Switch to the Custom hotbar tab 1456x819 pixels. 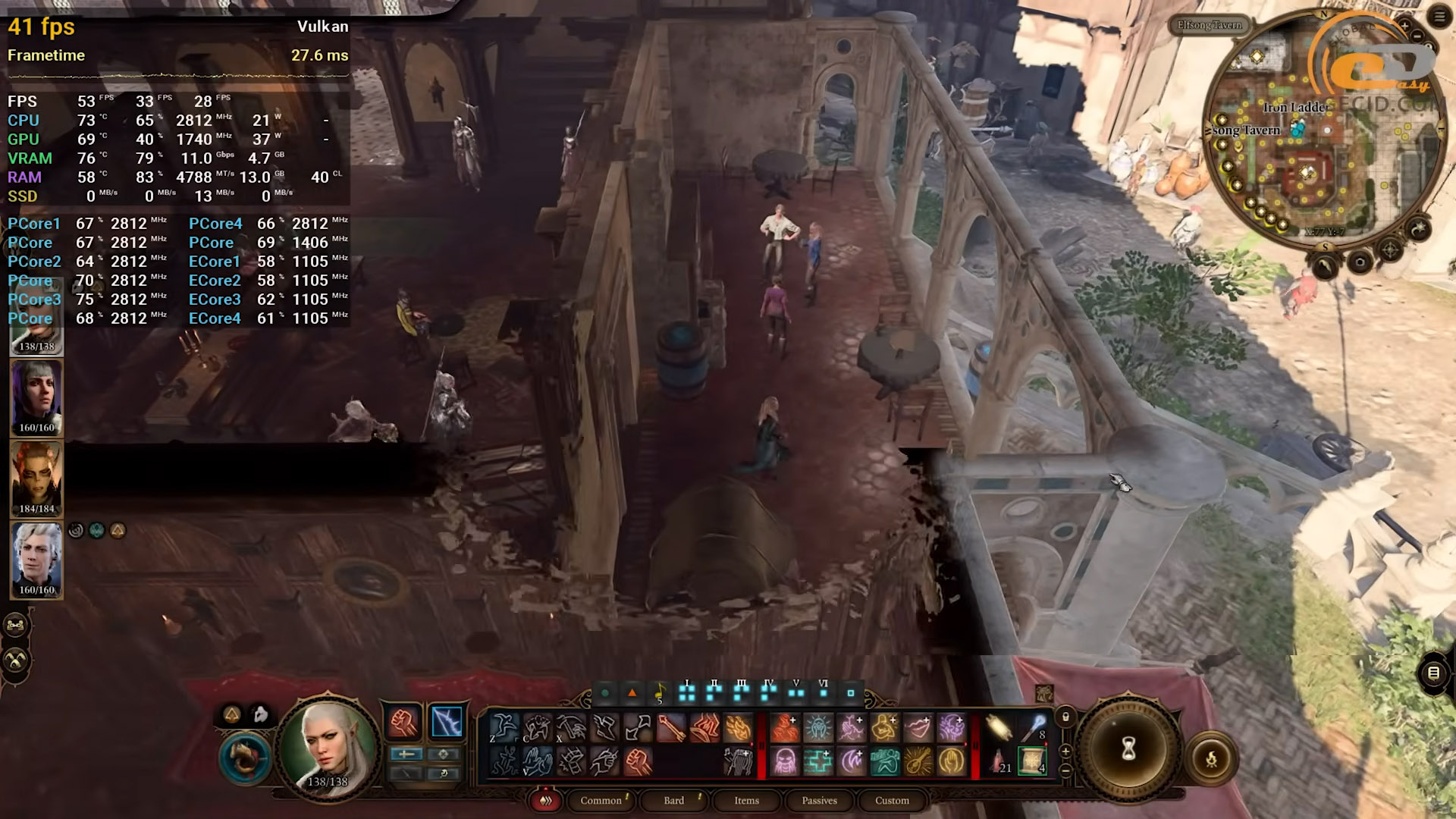(x=892, y=801)
